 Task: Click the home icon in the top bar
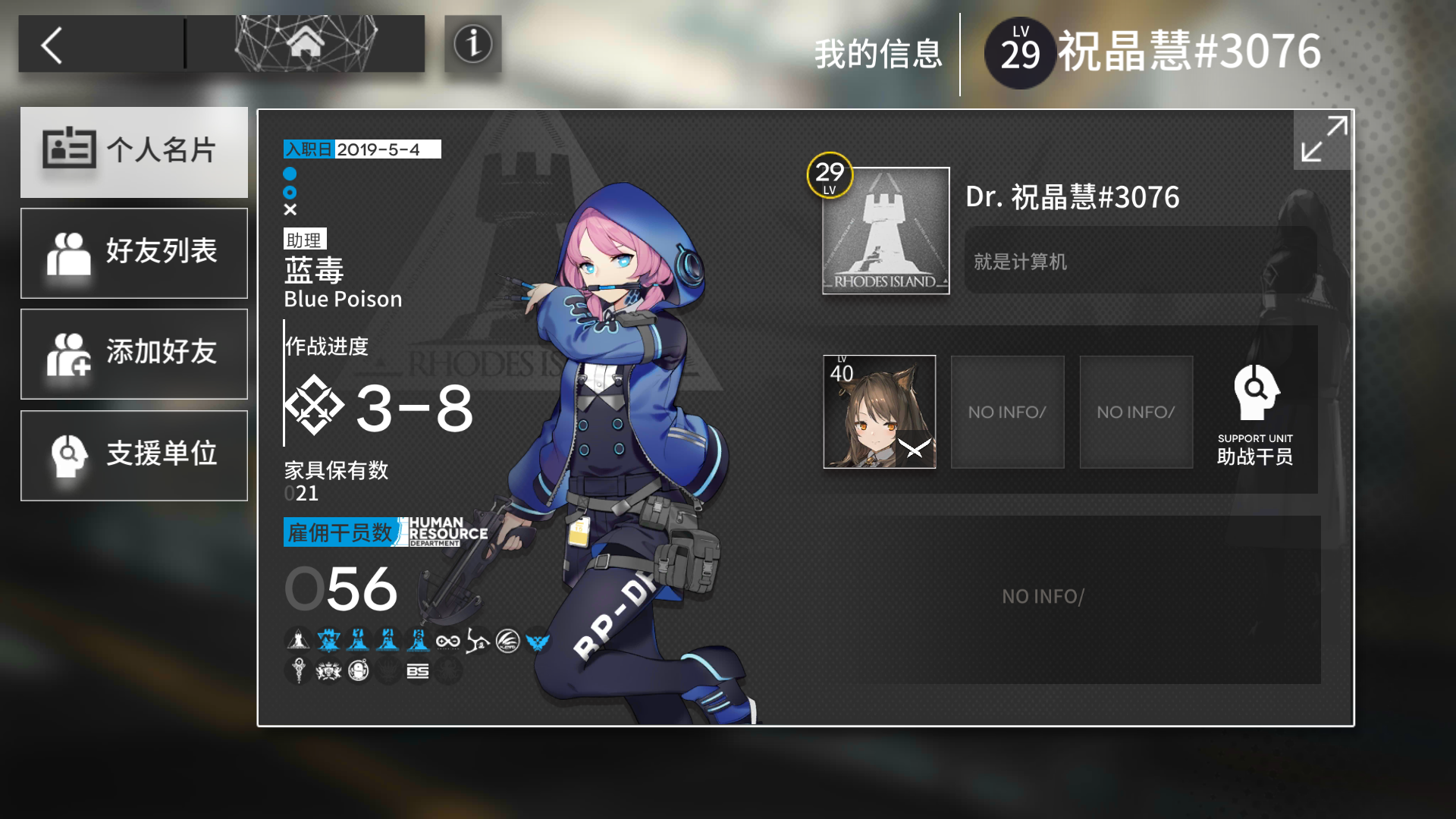[306, 44]
